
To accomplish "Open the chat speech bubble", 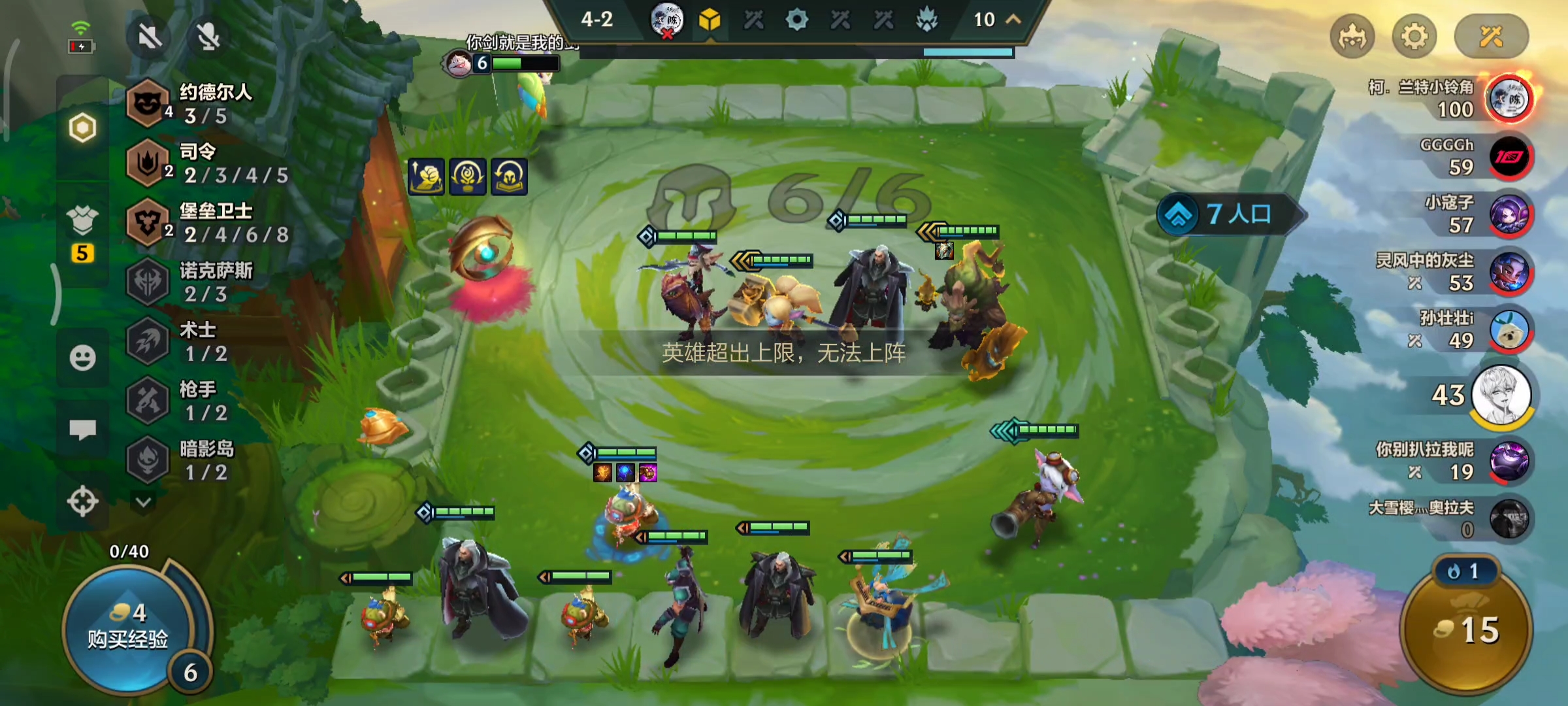I will click(82, 429).
